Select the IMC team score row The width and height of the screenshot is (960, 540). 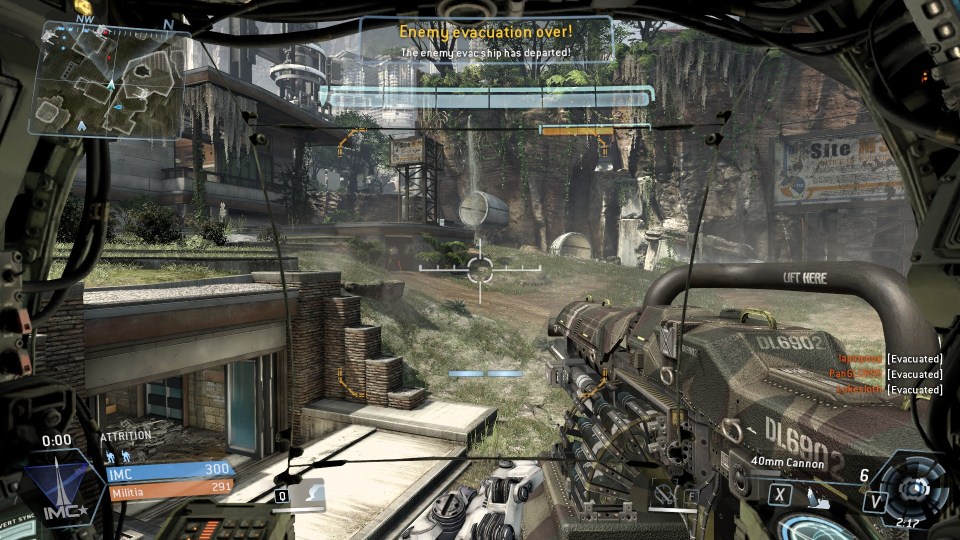tap(170, 468)
